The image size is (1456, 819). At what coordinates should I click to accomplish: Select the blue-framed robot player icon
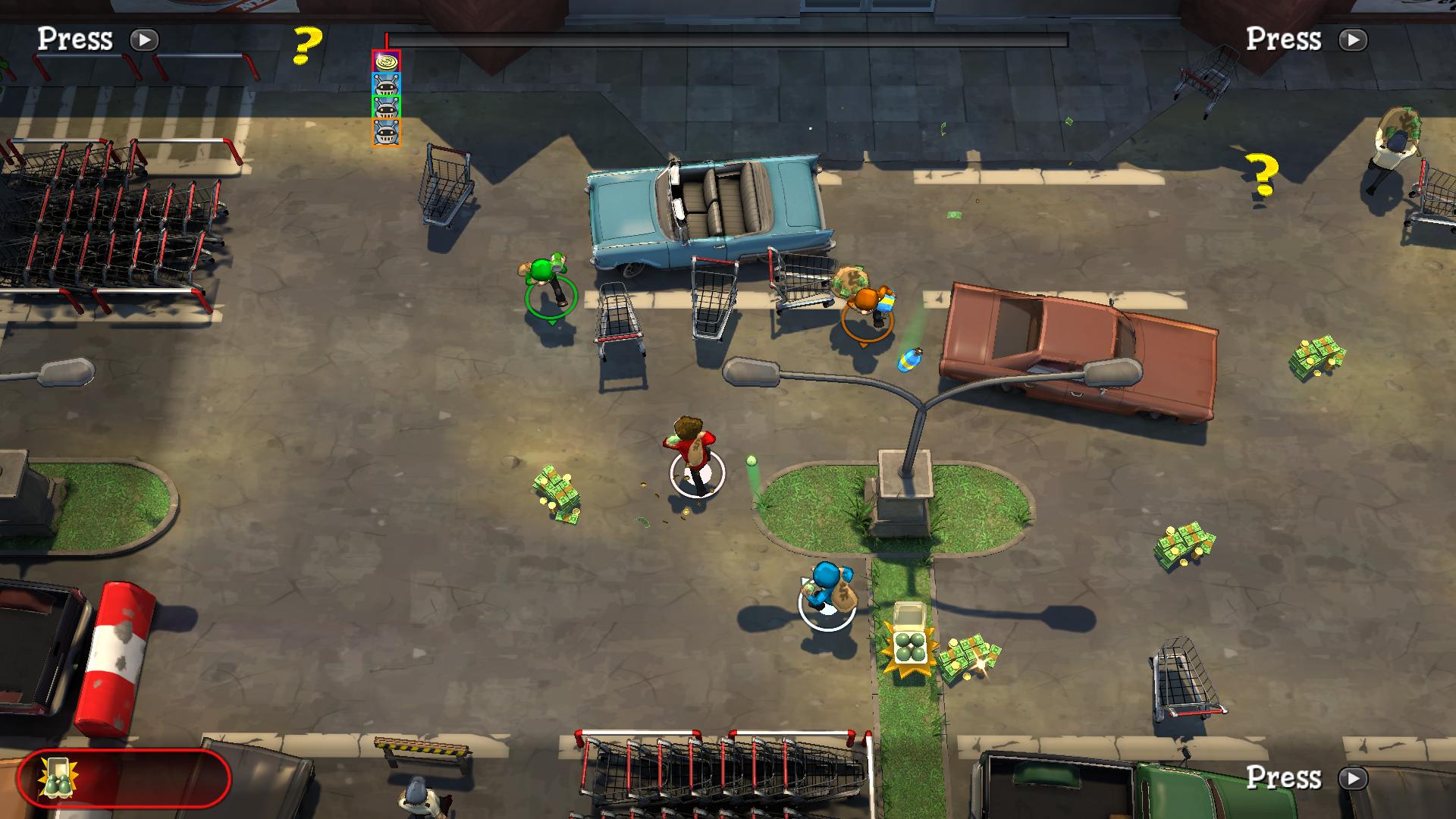pyautogui.click(x=386, y=84)
